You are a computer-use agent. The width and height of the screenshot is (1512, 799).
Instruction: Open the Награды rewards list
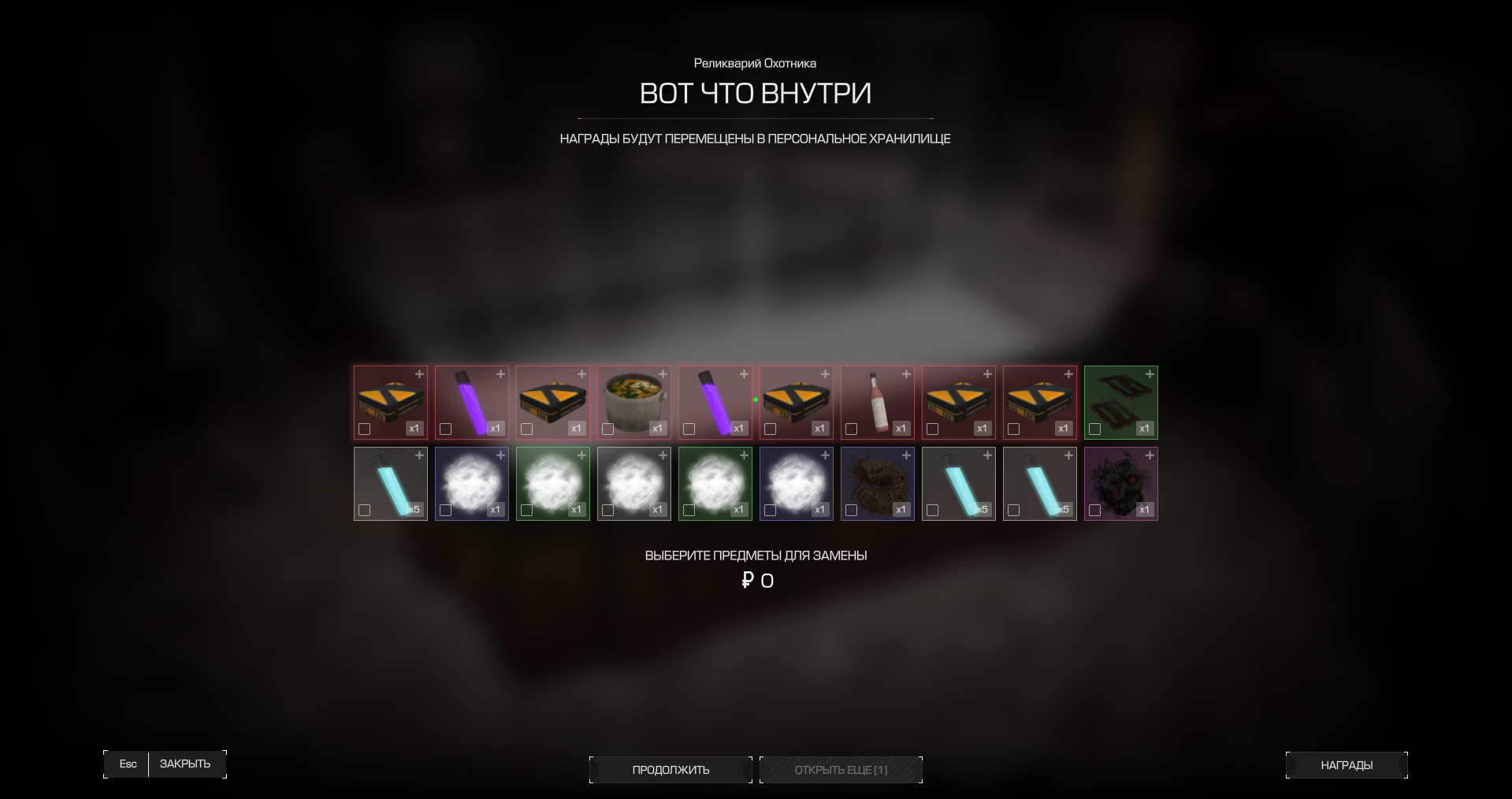tap(1347, 765)
